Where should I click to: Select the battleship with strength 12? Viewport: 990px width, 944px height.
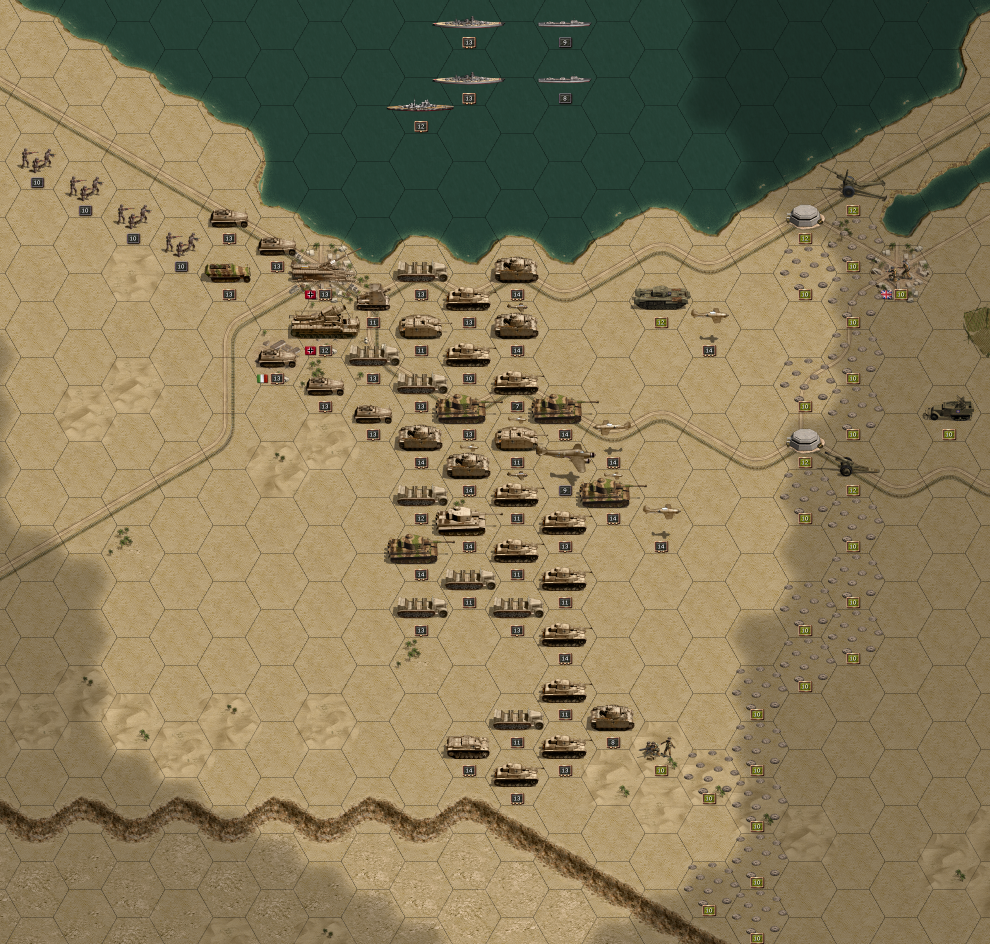420,107
